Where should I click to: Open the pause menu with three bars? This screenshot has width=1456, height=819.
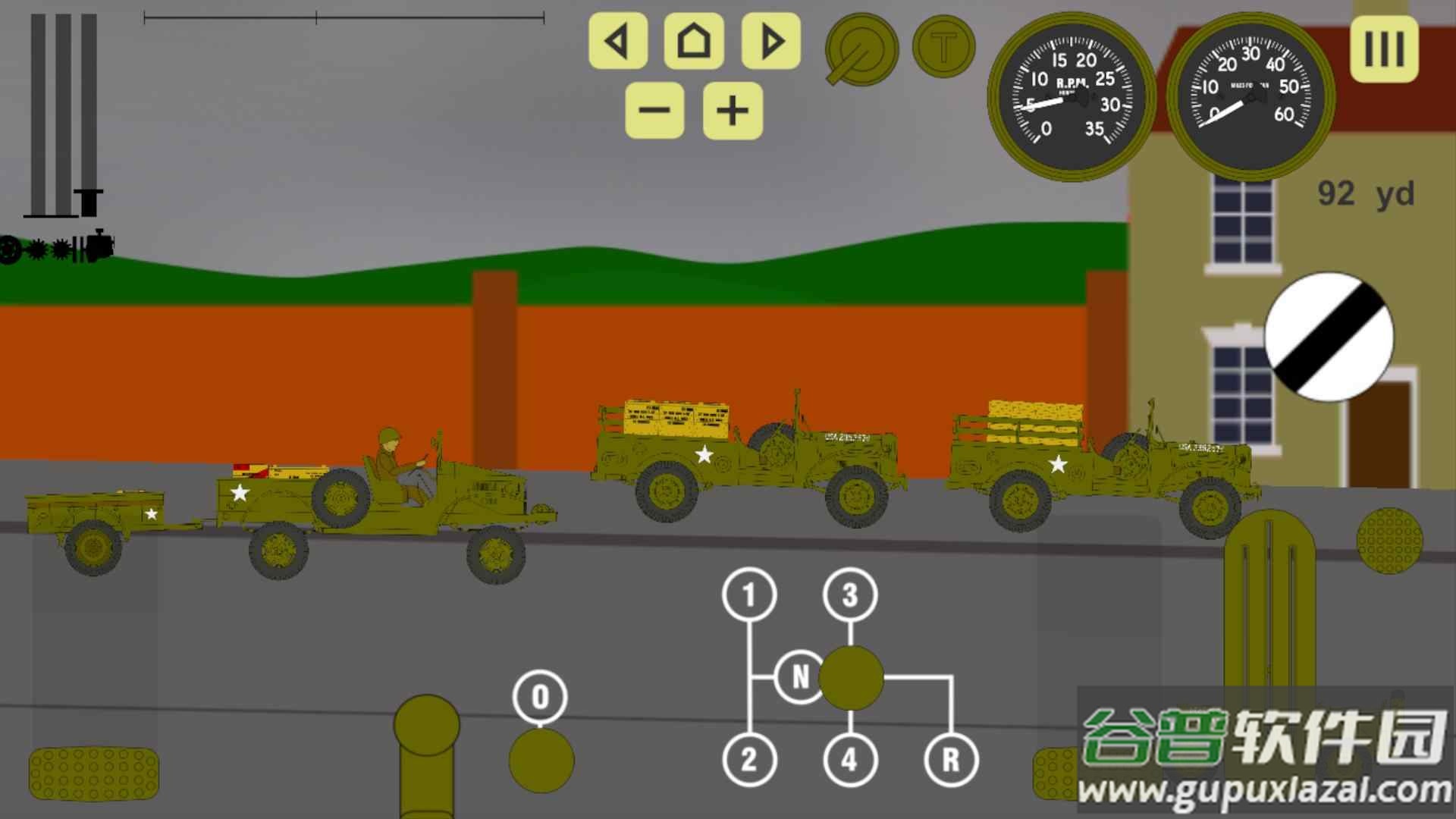(1384, 49)
